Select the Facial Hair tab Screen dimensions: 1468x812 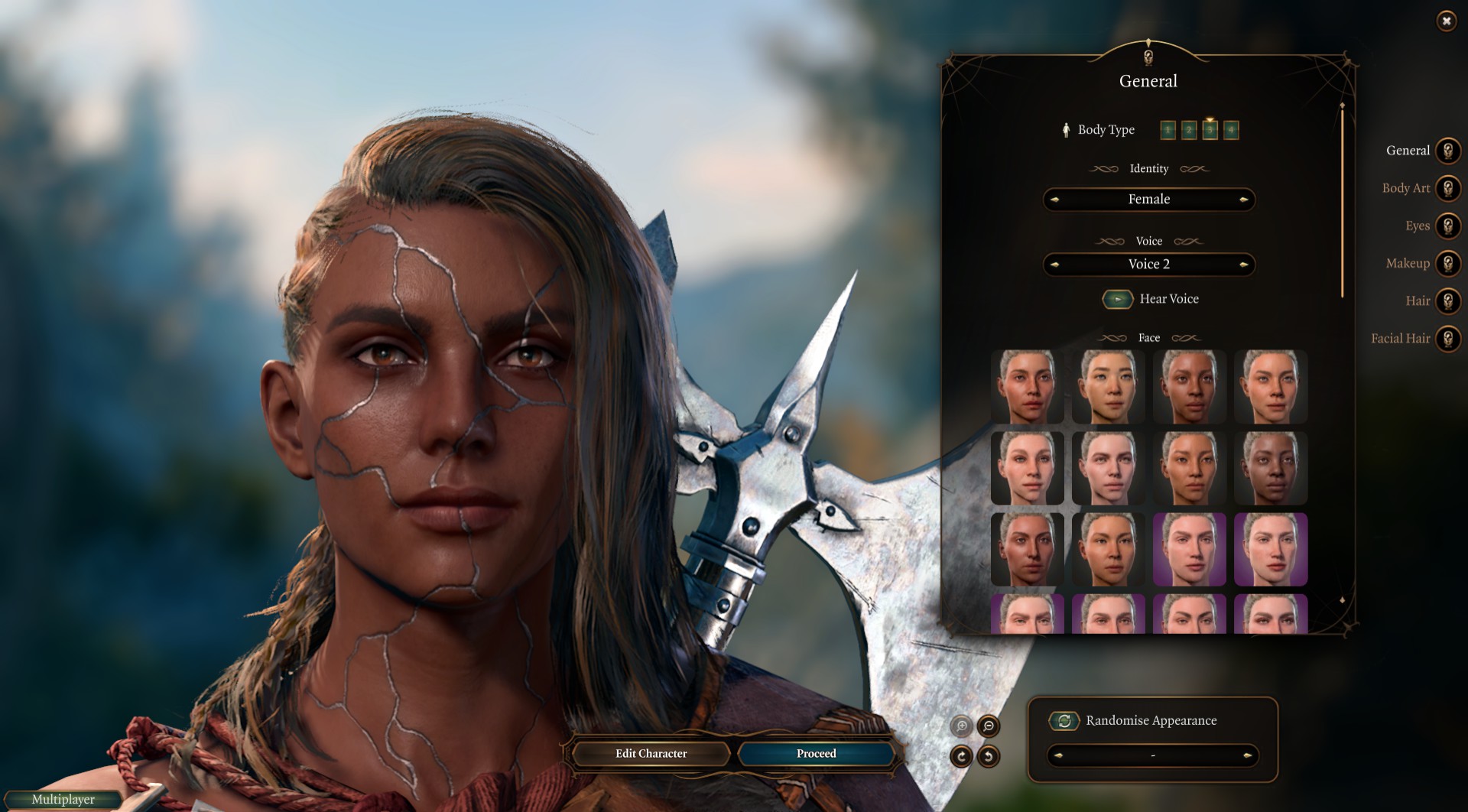point(1447,338)
